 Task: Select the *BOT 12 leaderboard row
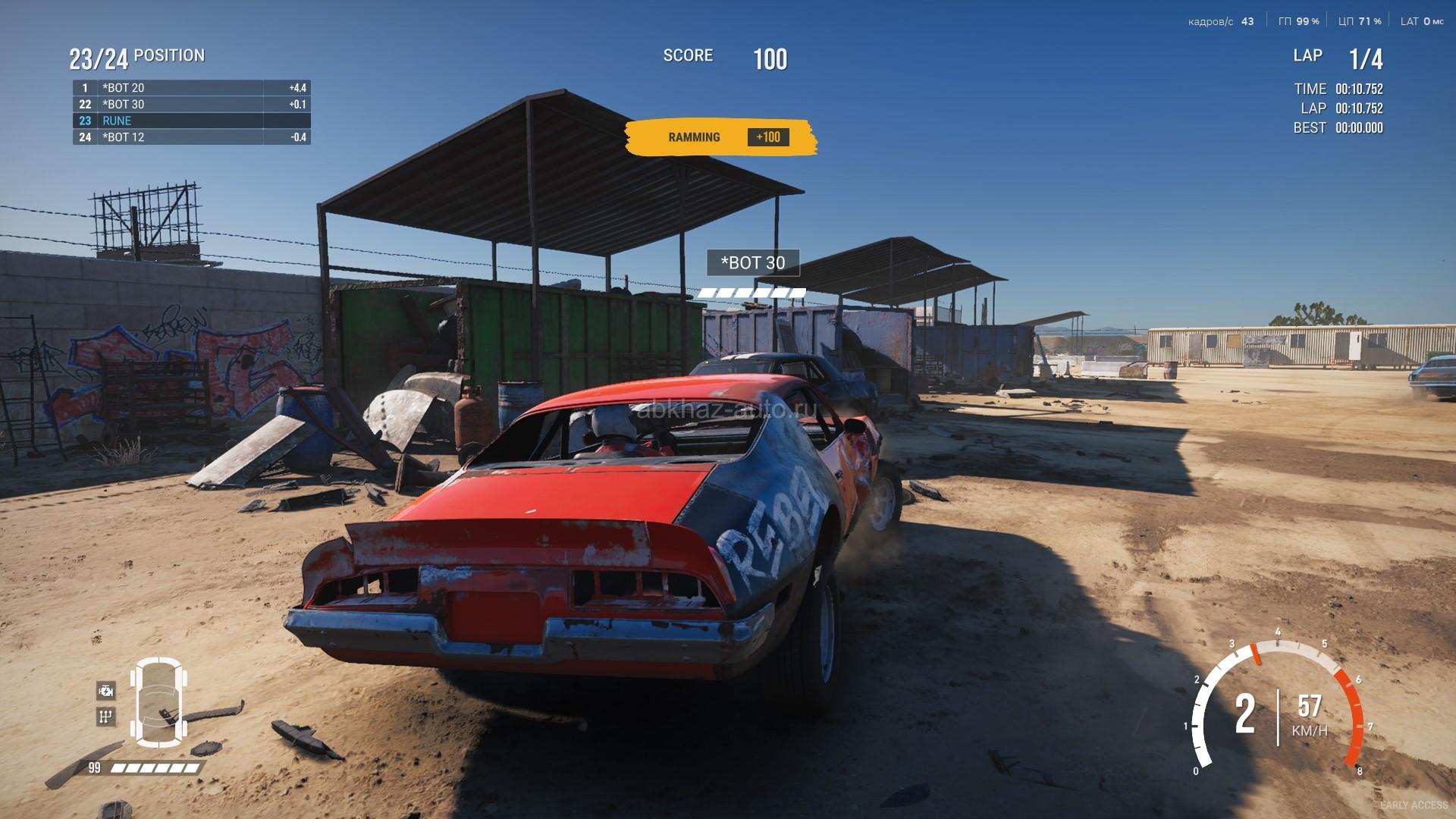click(x=191, y=137)
